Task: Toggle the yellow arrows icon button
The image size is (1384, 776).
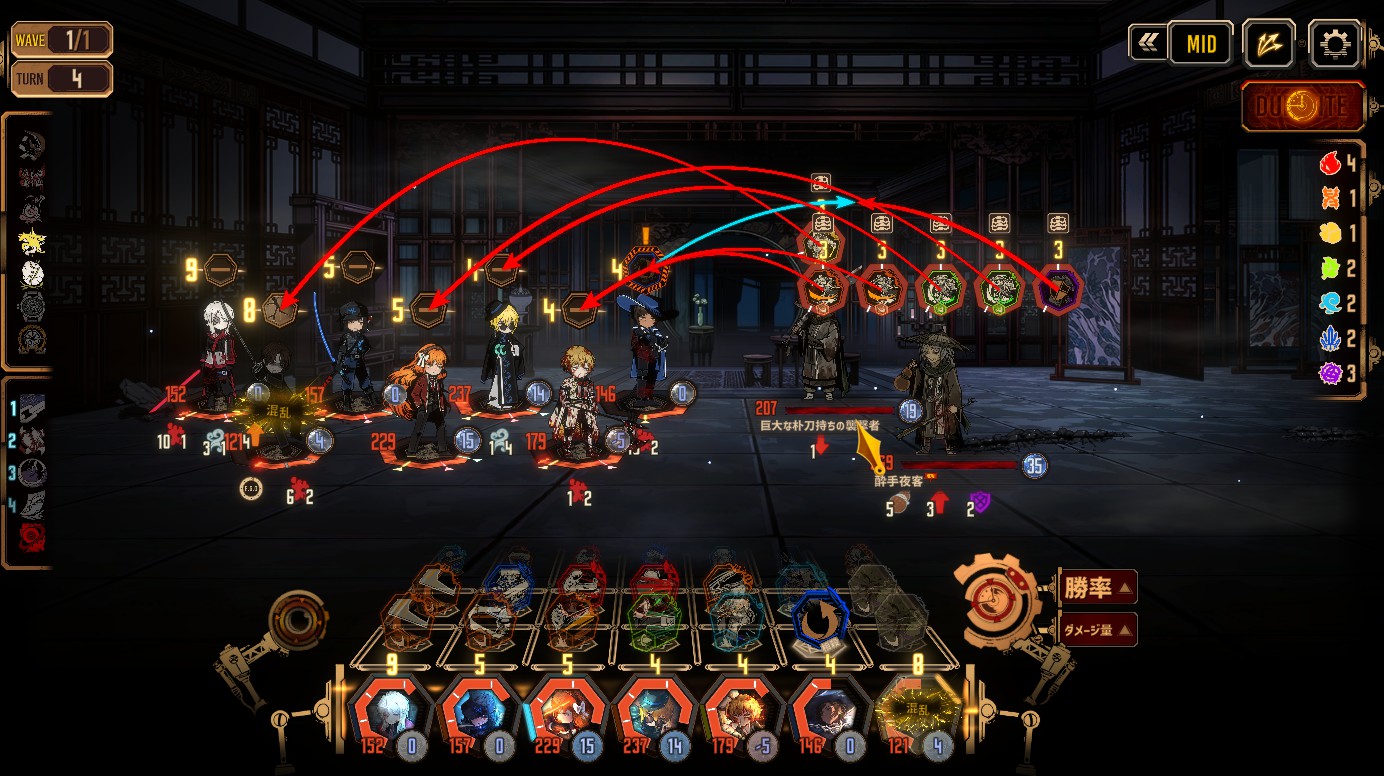Action: pyautogui.click(x=1269, y=44)
